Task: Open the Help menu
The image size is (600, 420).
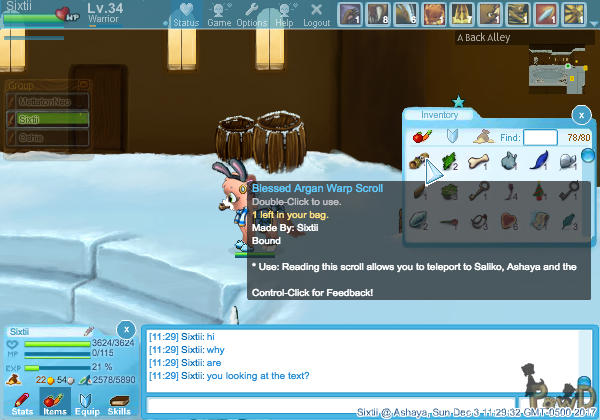Action: [x=284, y=15]
